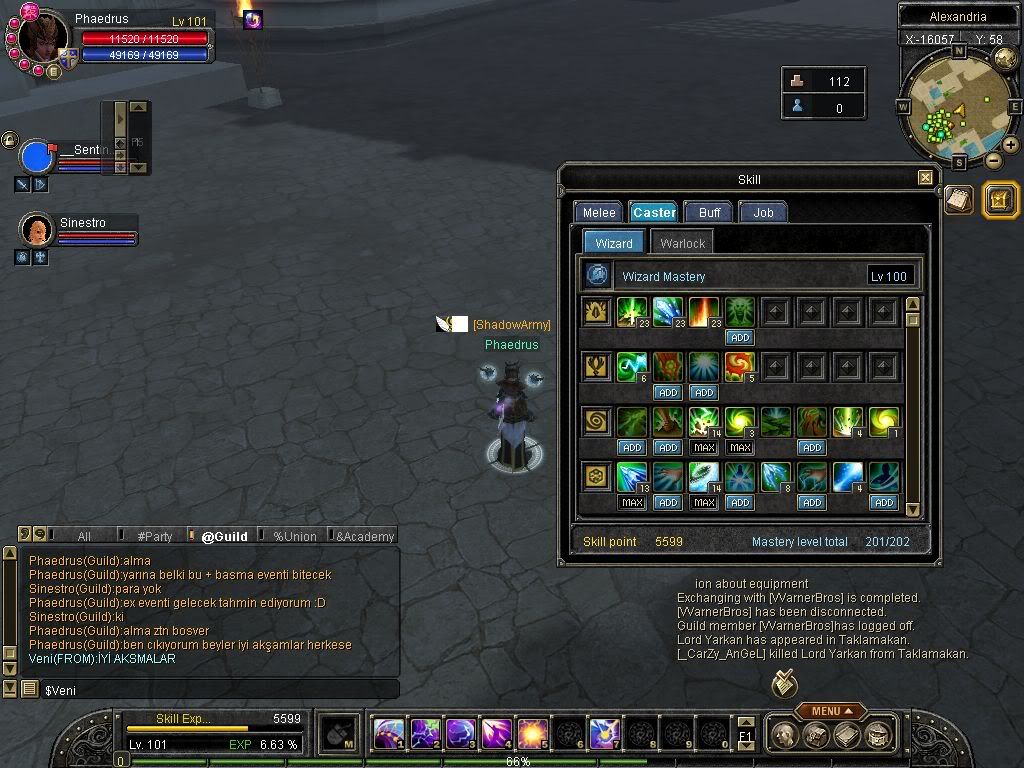The height and width of the screenshot is (768, 1024).
Task: Zoom in the minimap with plus button
Action: [1010, 145]
